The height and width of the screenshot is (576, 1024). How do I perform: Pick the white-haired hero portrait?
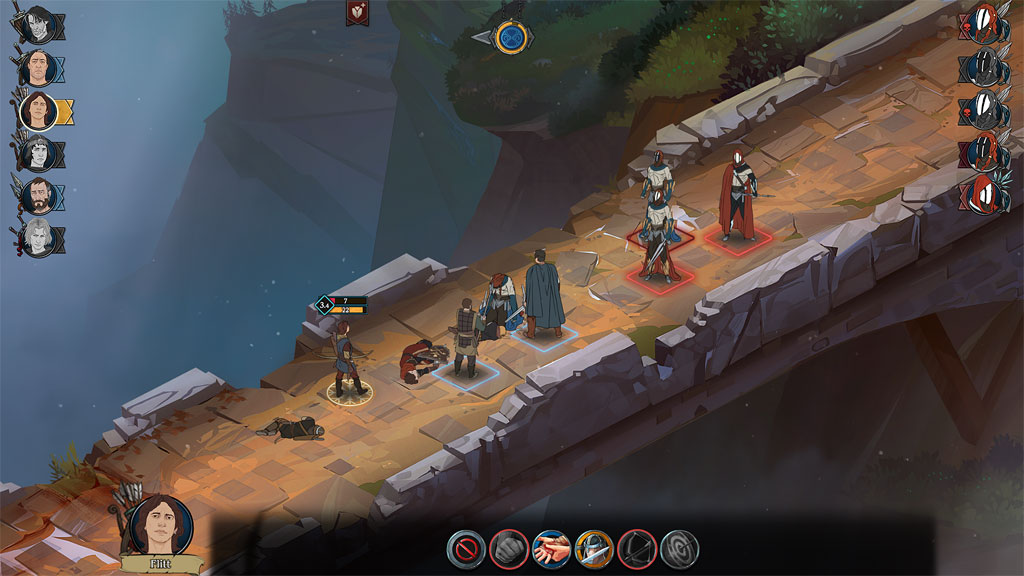tap(37, 240)
